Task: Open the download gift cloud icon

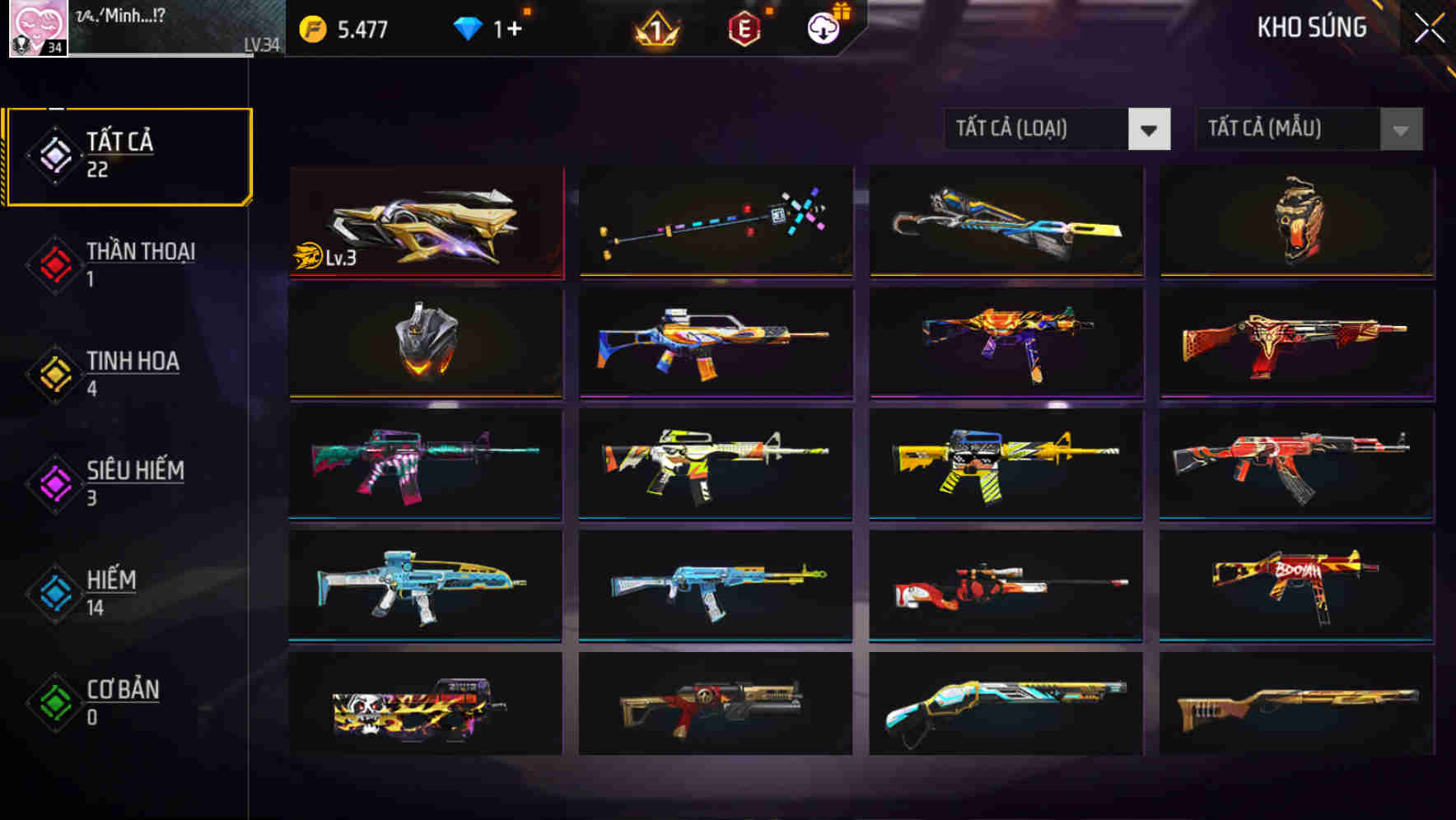Action: click(823, 27)
